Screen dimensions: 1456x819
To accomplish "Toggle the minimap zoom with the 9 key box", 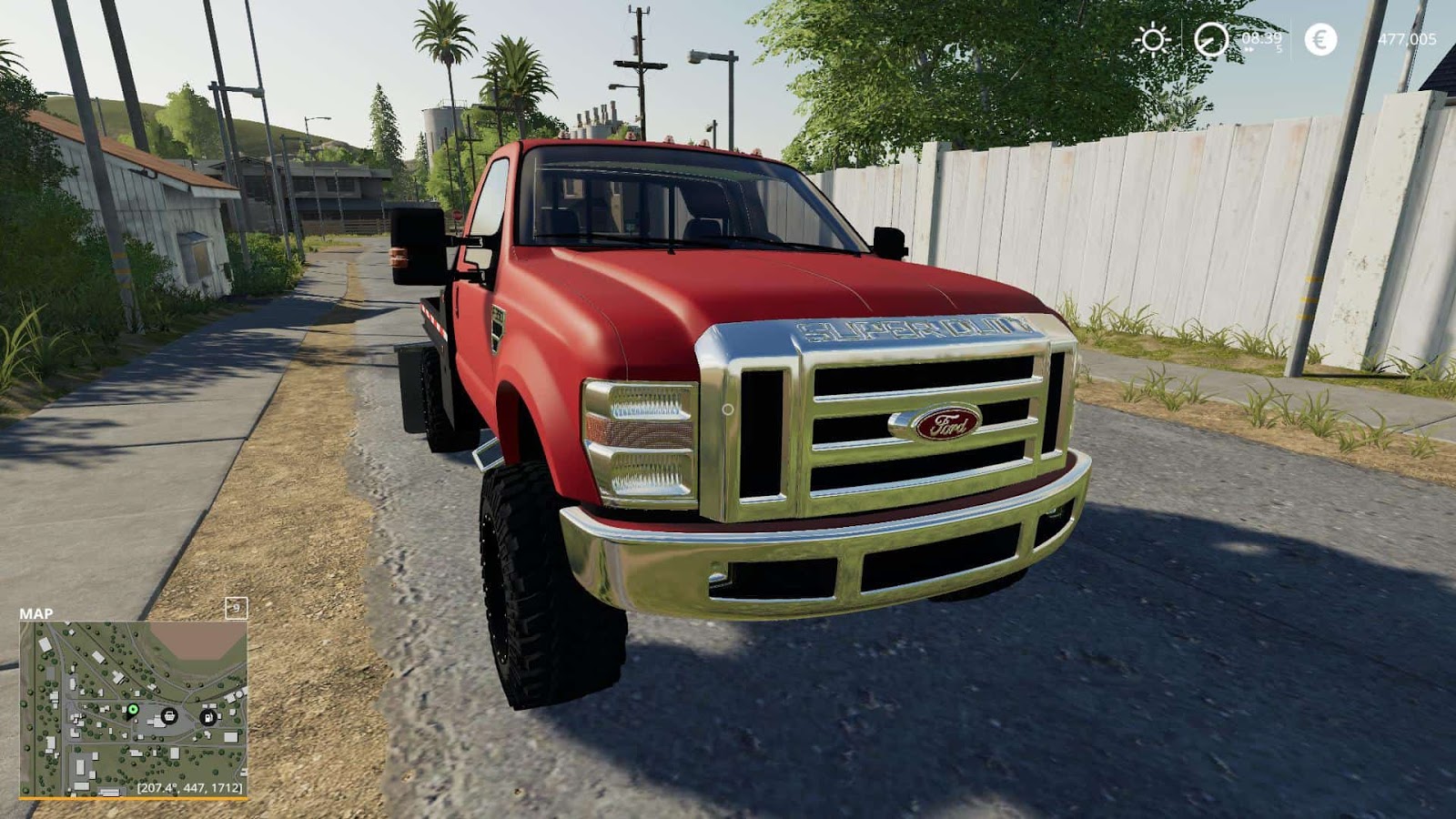I will (237, 608).
